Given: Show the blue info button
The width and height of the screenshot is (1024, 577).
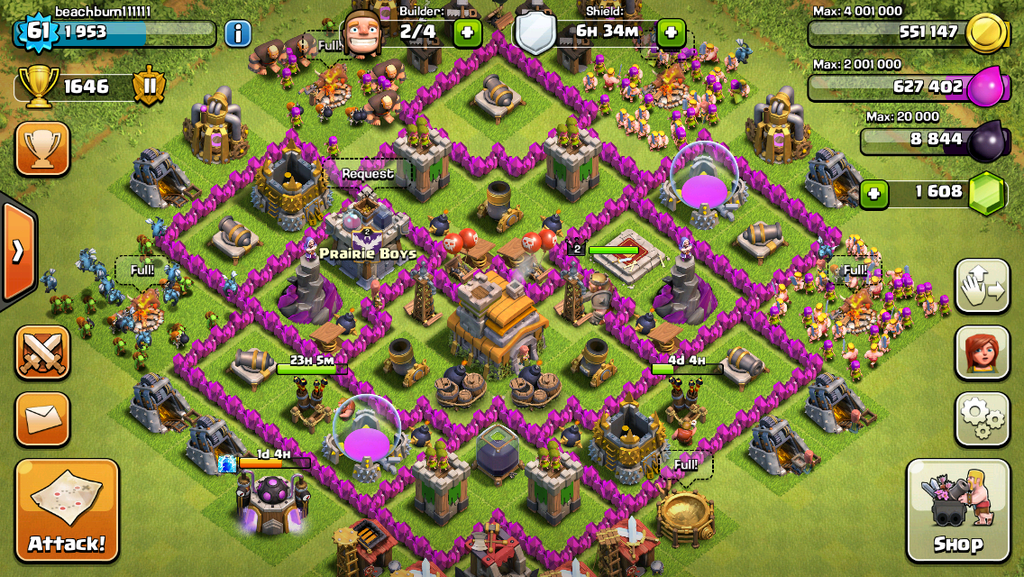Looking at the screenshot, I should click(237, 34).
